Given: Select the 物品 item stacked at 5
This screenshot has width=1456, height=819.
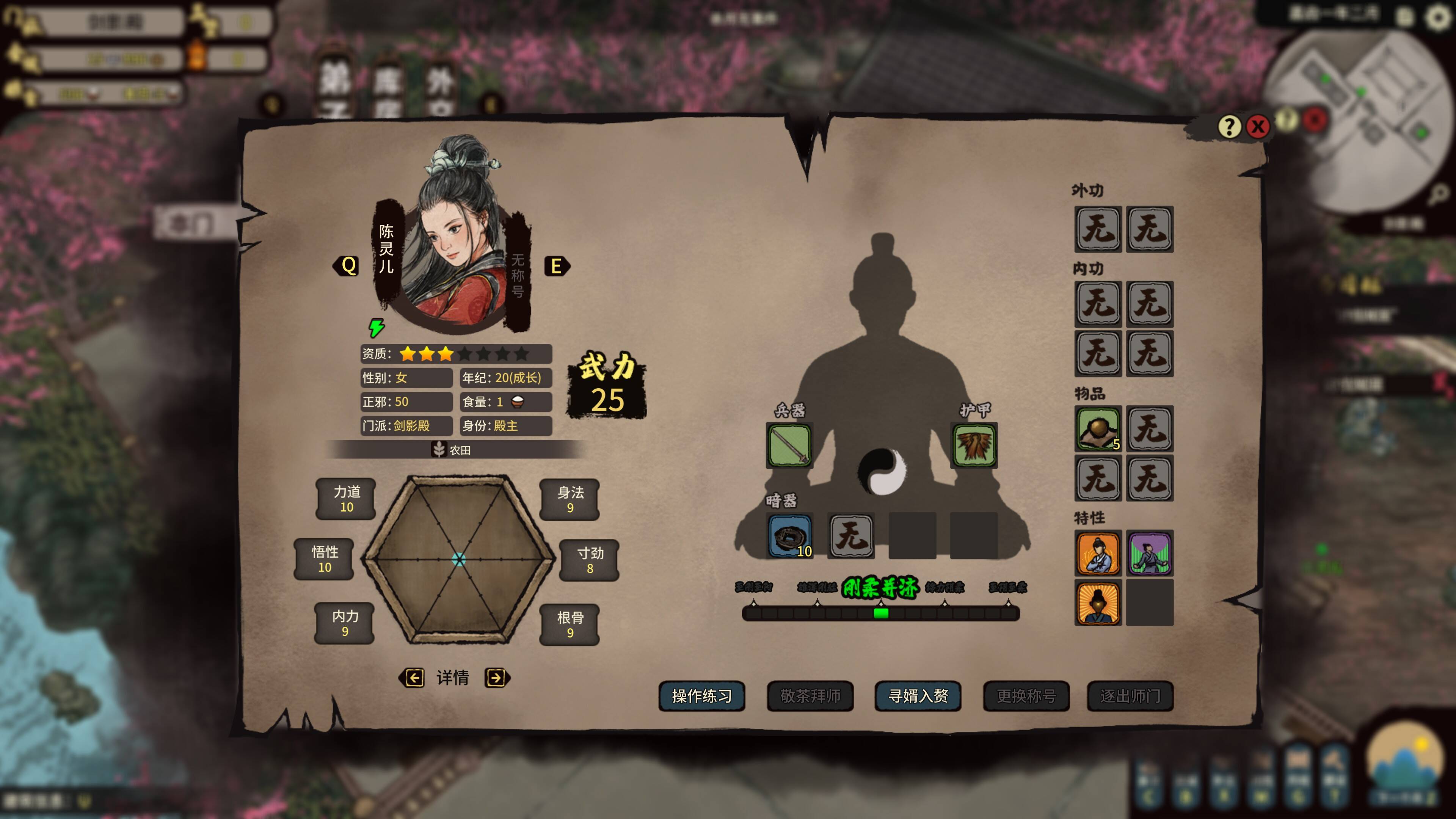Looking at the screenshot, I should [x=1098, y=428].
